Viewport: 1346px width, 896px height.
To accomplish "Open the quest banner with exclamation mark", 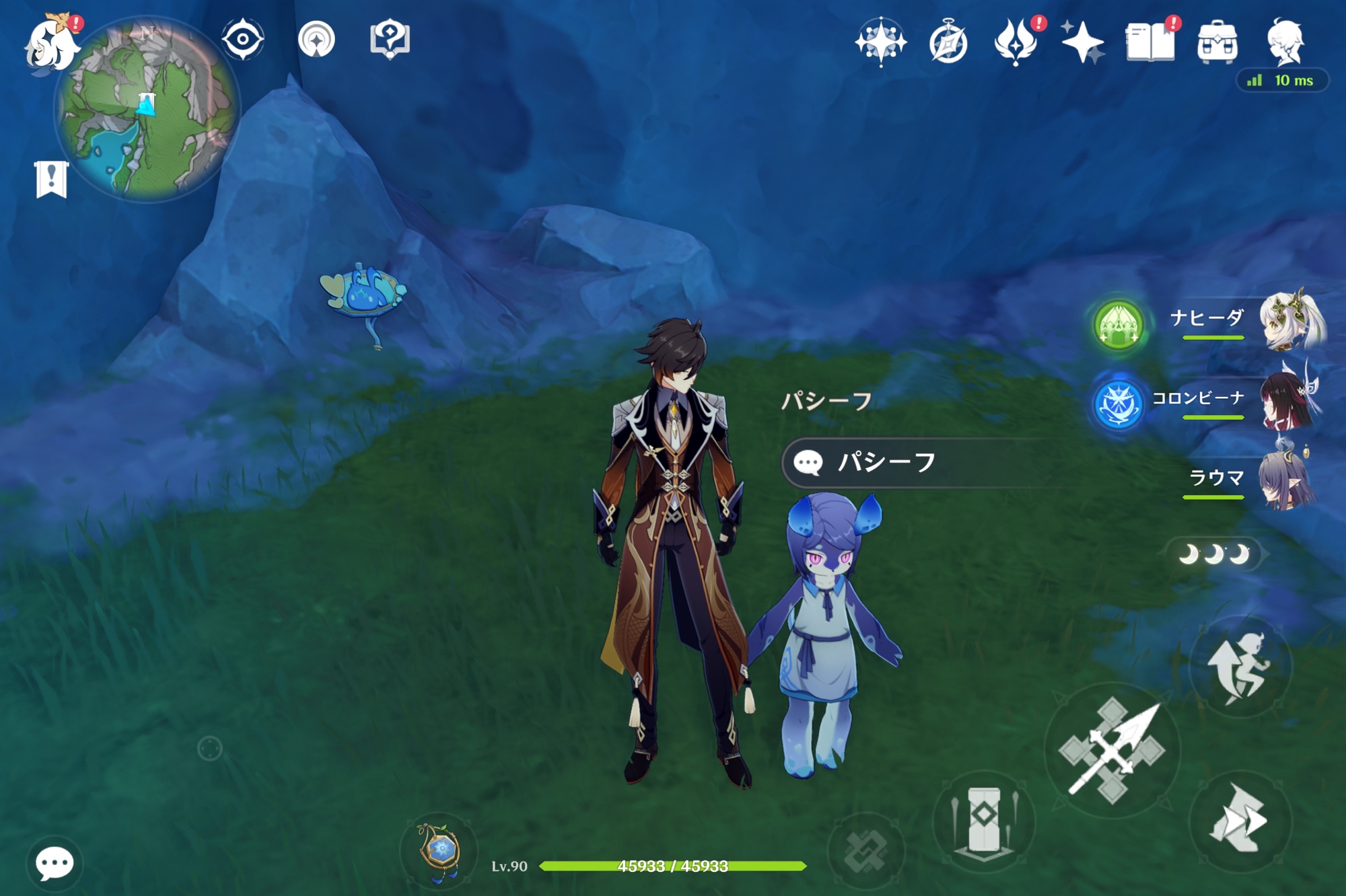I will (x=52, y=180).
